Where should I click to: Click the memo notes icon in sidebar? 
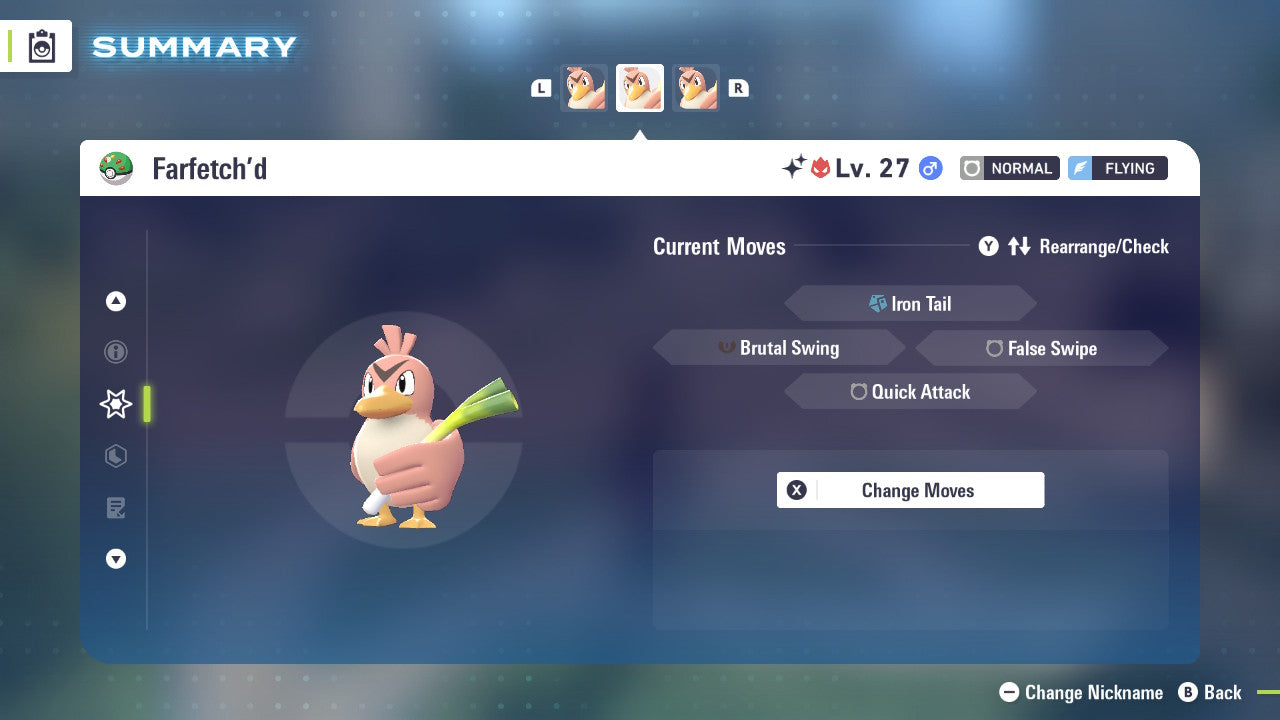pos(115,508)
